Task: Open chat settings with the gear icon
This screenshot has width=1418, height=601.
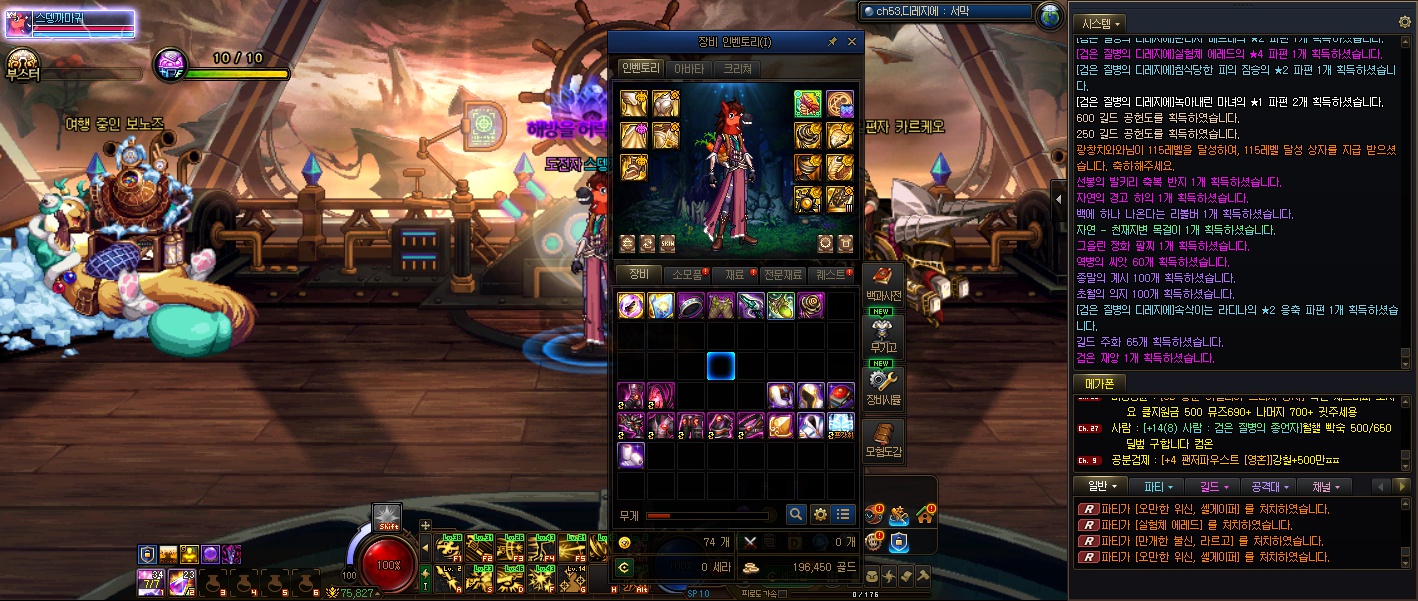Action: (1404, 21)
